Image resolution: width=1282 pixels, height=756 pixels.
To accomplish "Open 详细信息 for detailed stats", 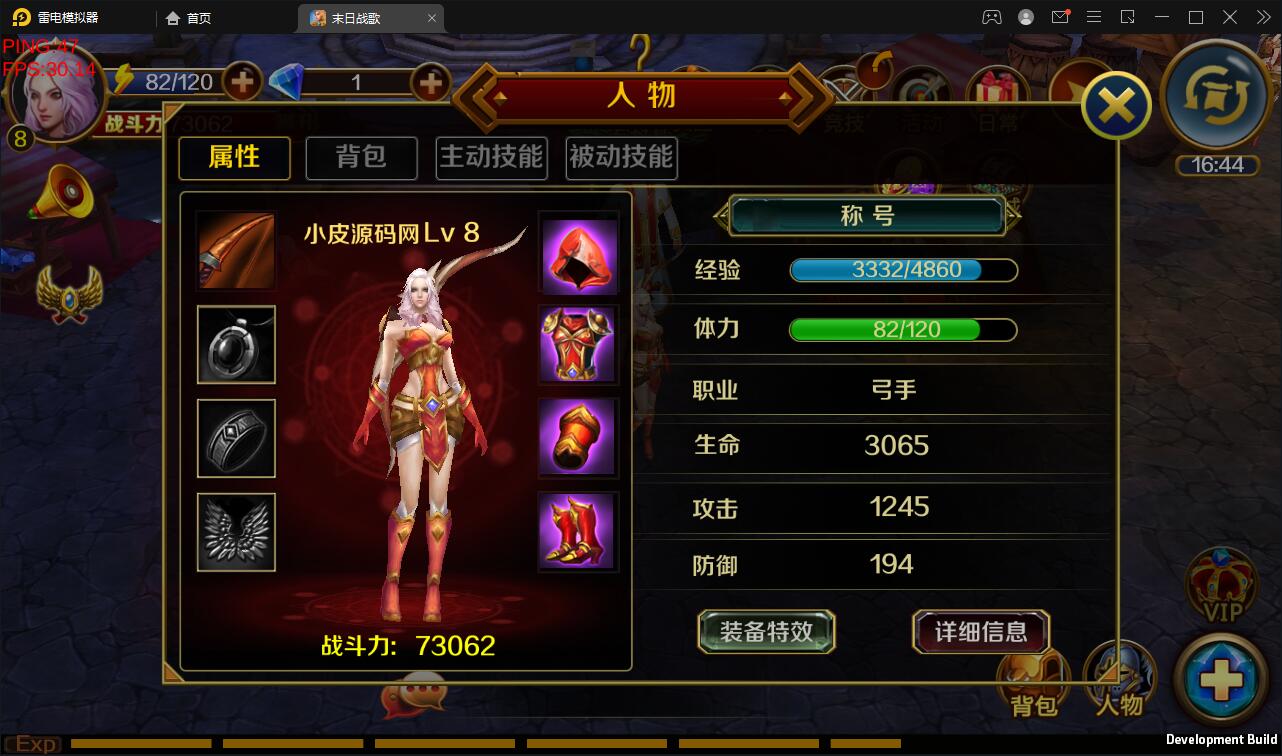I will [979, 632].
